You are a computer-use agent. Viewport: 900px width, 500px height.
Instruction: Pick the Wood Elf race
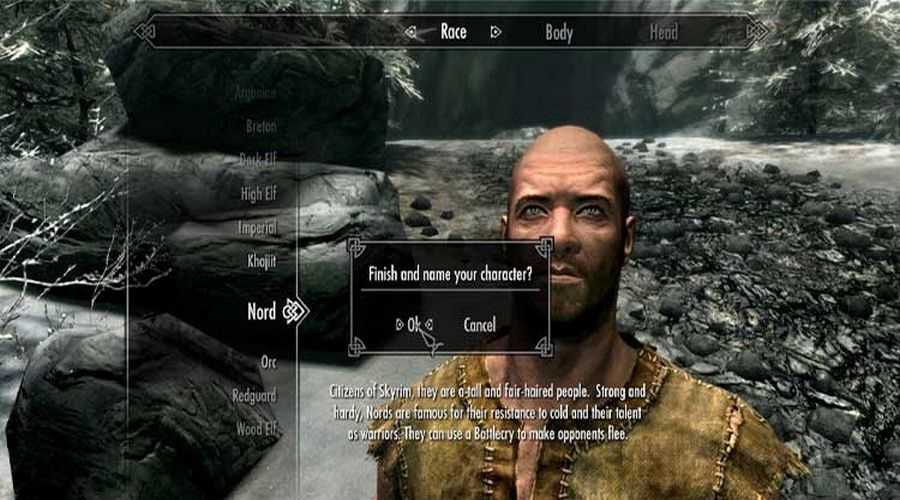257,431
